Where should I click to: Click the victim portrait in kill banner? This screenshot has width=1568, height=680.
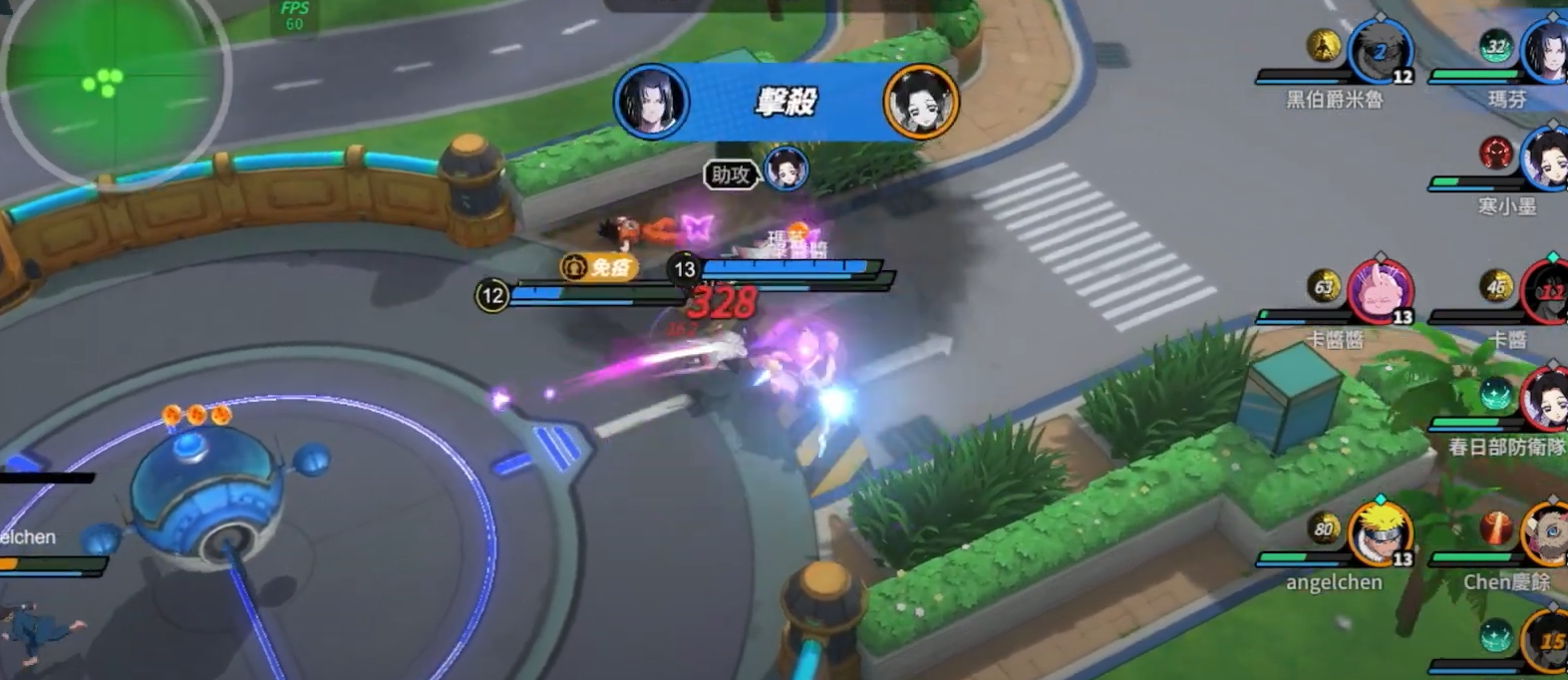[x=920, y=101]
